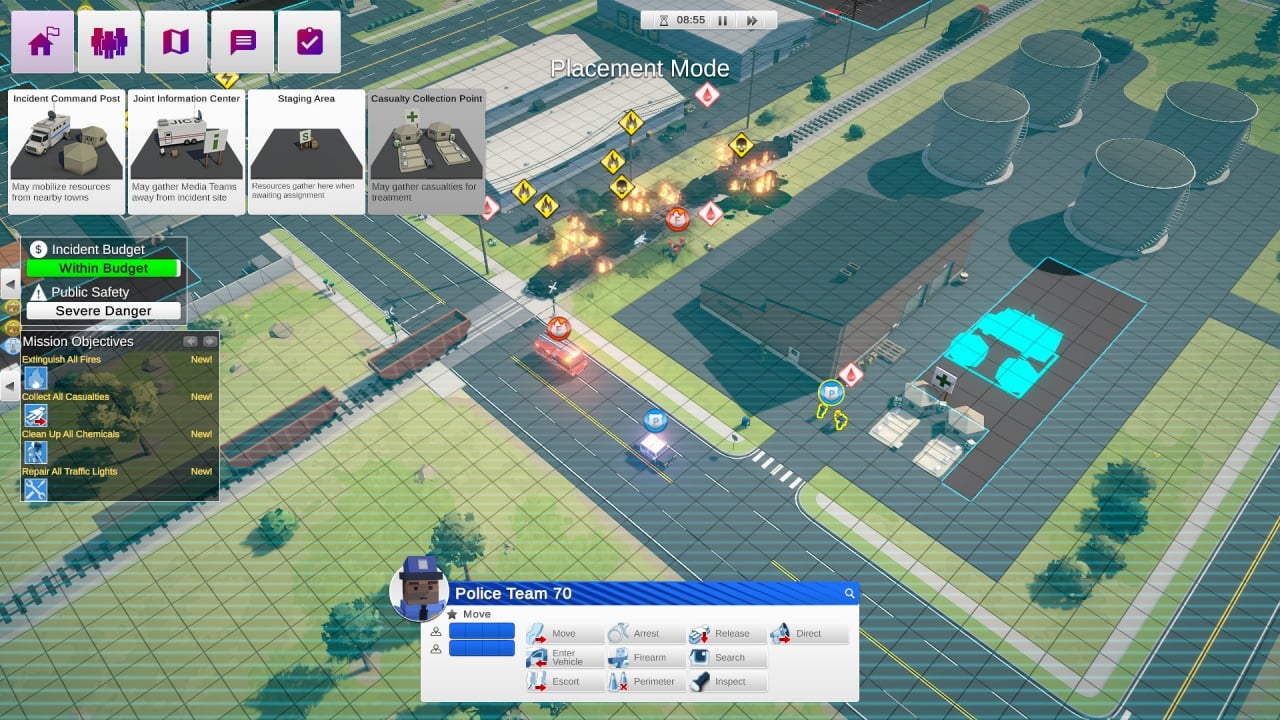This screenshot has height=720, width=1280.
Task: Select the Staging Area card
Action: tap(306, 151)
